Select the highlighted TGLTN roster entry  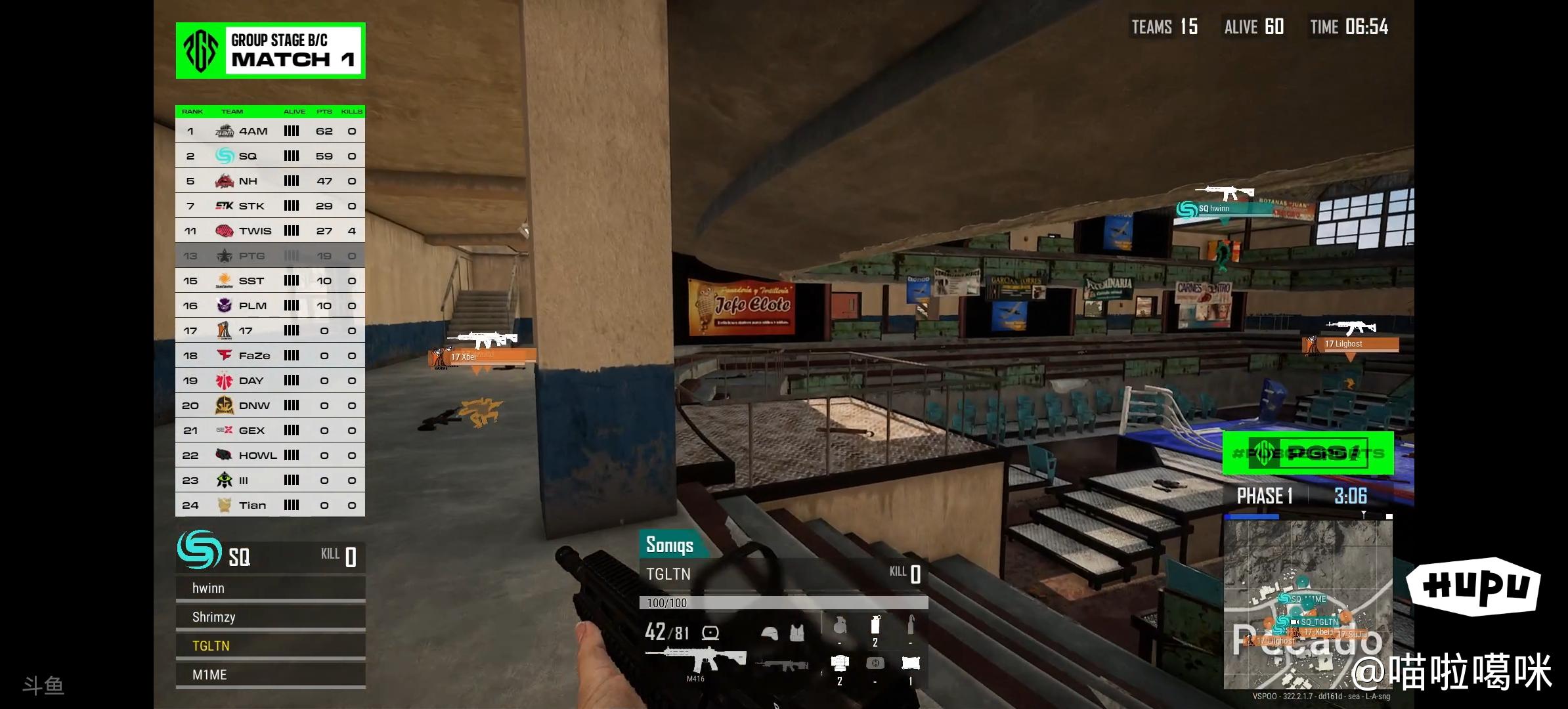[x=270, y=647]
